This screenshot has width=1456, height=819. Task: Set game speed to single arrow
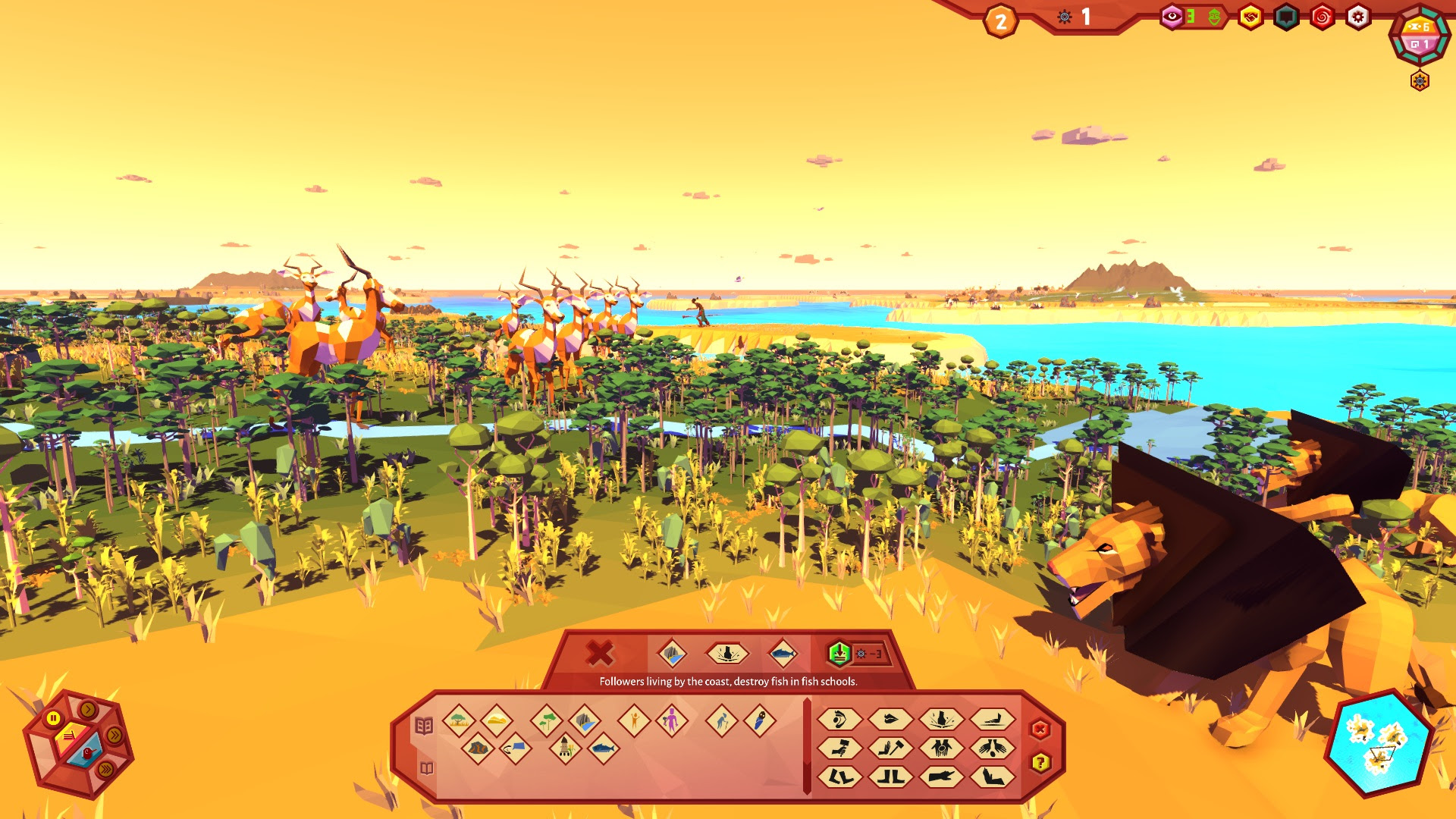pyautogui.click(x=88, y=710)
